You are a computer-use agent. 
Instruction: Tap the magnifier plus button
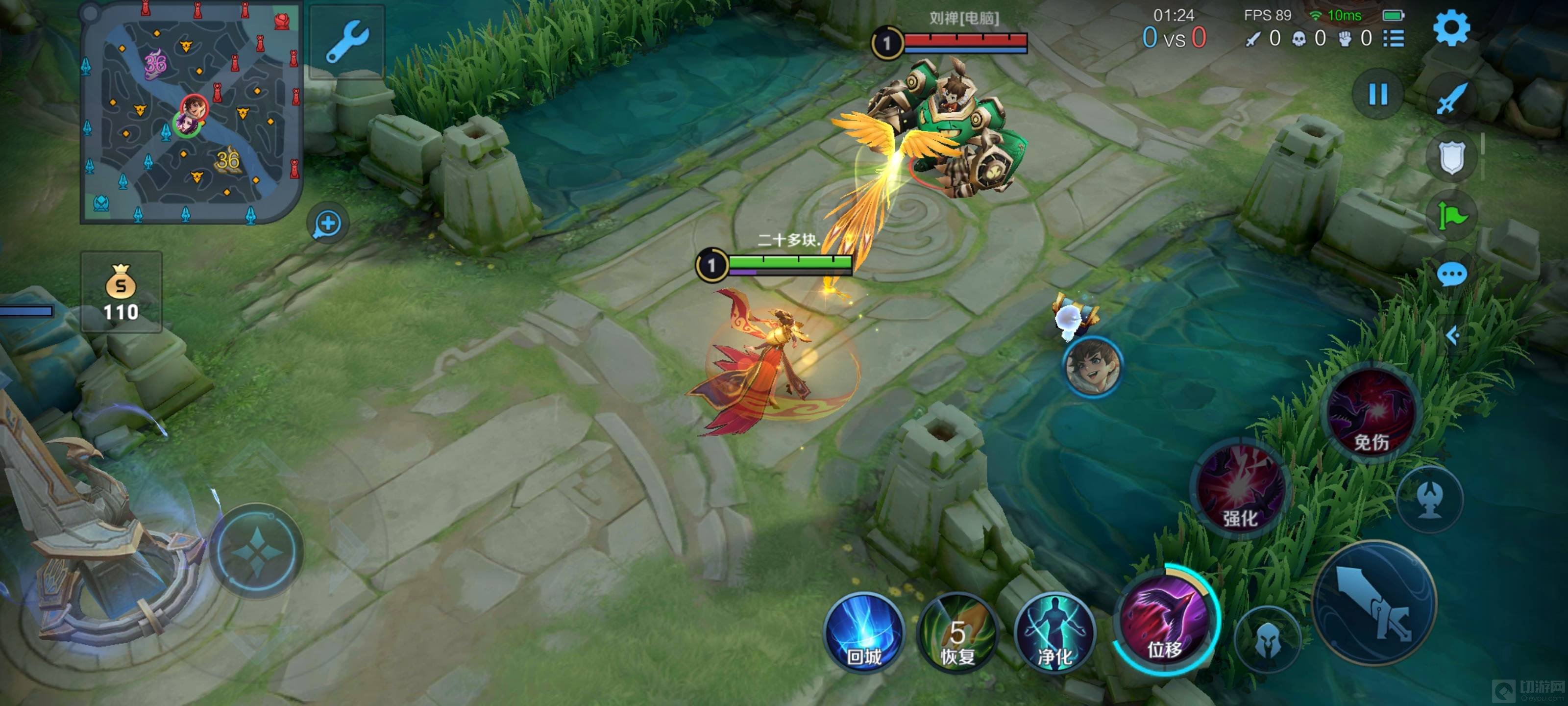coord(327,223)
